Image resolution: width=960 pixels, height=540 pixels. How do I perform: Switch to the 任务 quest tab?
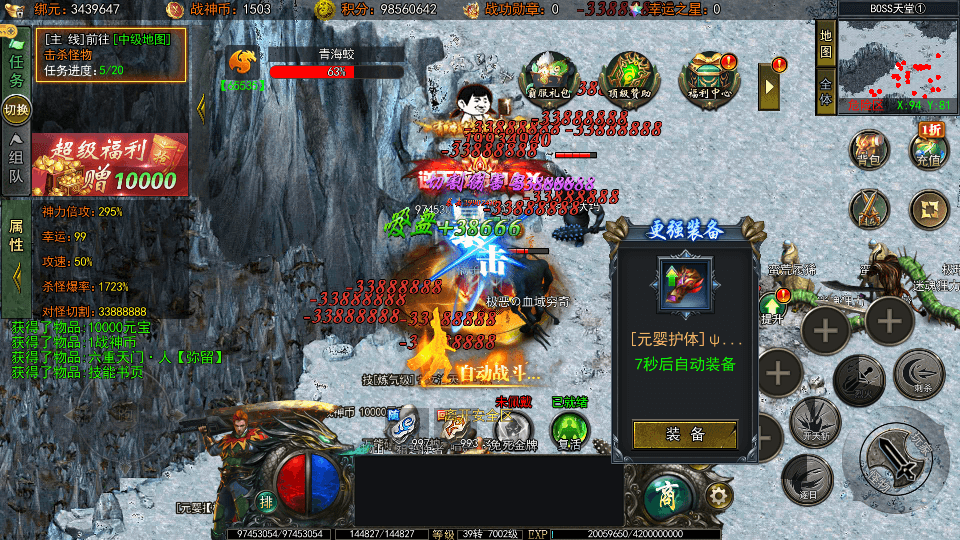click(16, 71)
